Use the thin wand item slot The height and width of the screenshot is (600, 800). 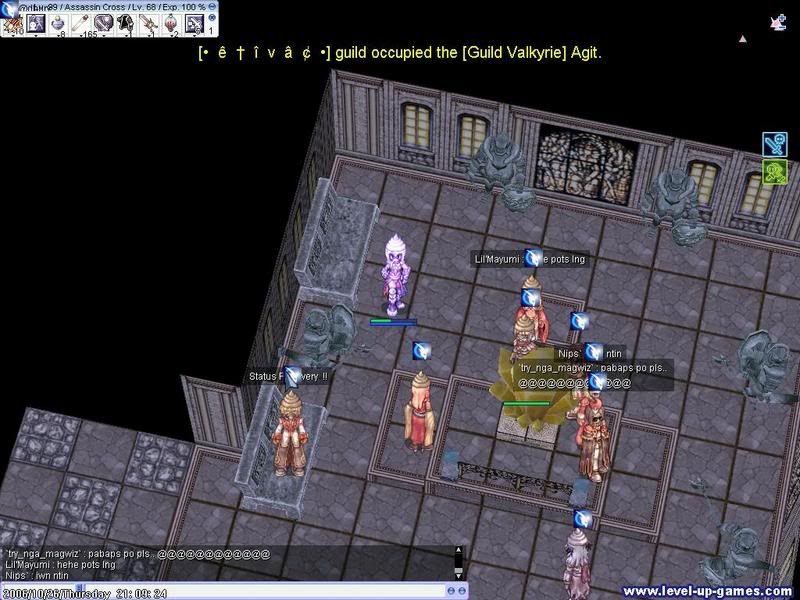click(x=80, y=22)
